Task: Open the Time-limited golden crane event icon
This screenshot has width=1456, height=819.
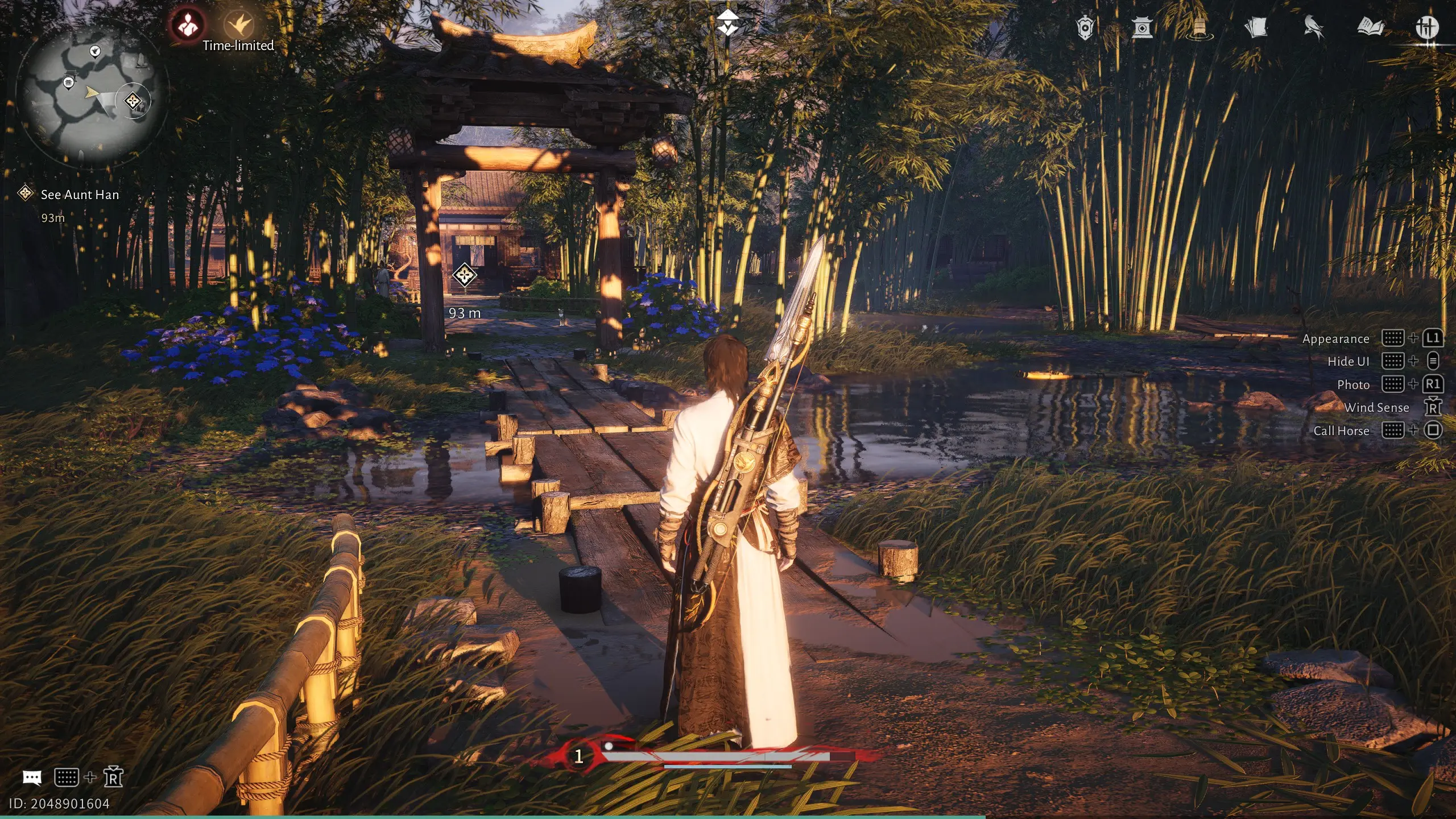Action: pos(239,25)
